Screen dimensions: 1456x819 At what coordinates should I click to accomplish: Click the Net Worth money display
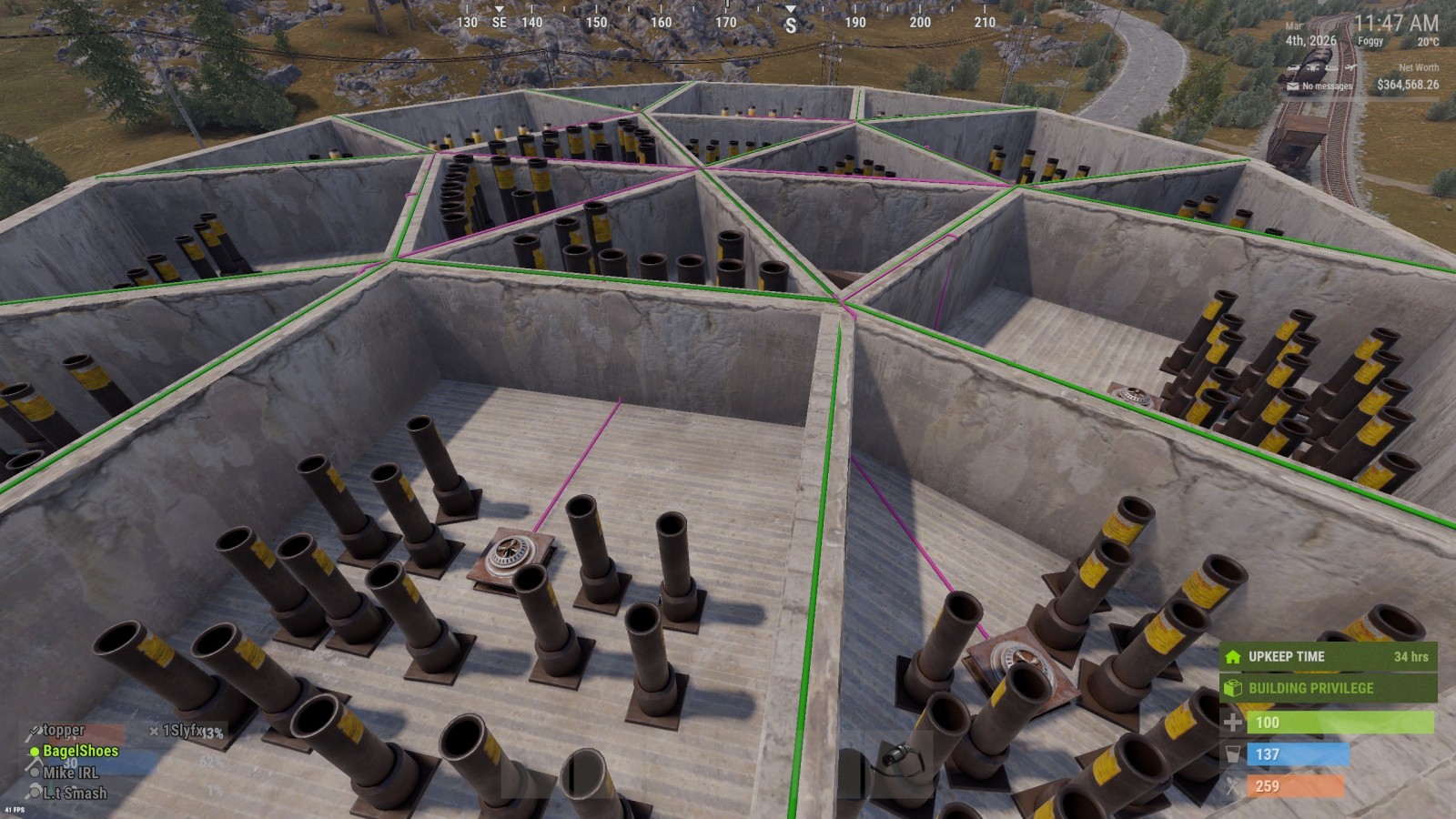pyautogui.click(x=1407, y=85)
